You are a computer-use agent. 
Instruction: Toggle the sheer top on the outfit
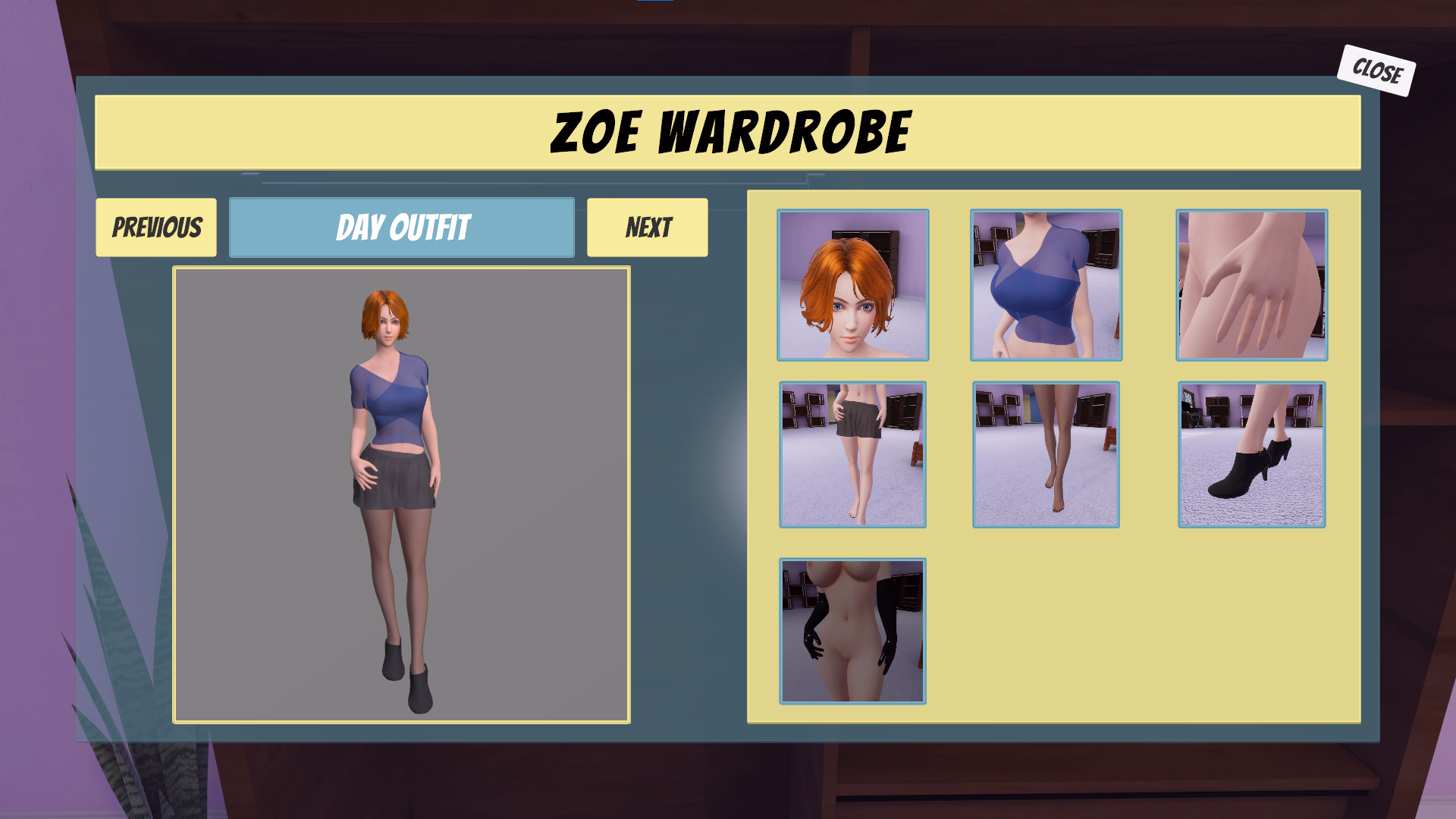click(1044, 284)
